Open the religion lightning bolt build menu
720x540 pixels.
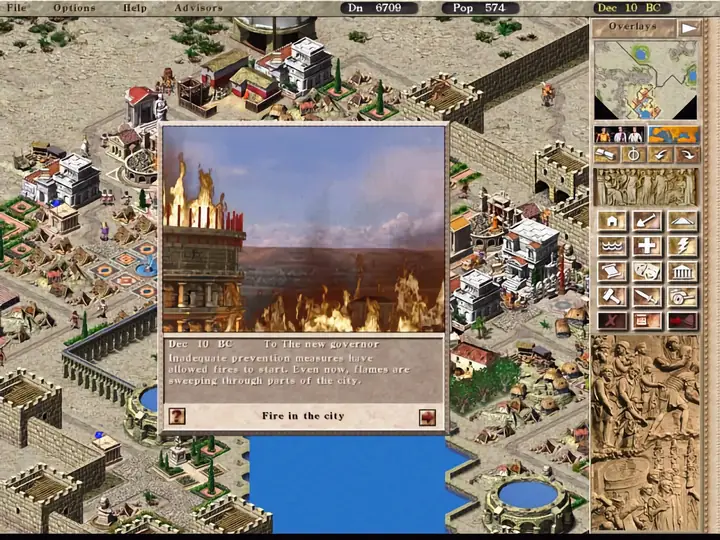coord(681,246)
